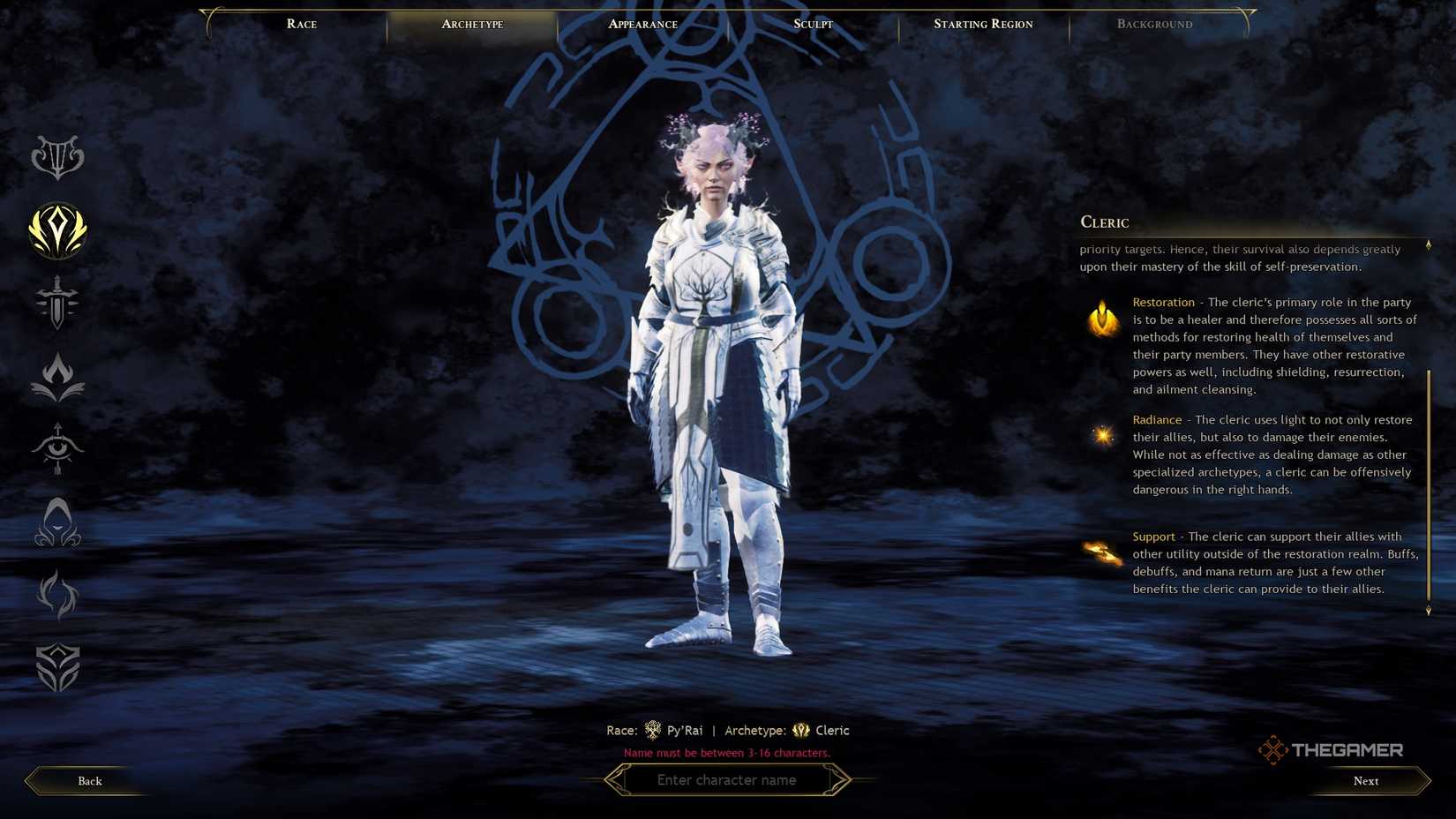Image resolution: width=1456 pixels, height=819 pixels.
Task: Click the character name input field
Action: 727,780
